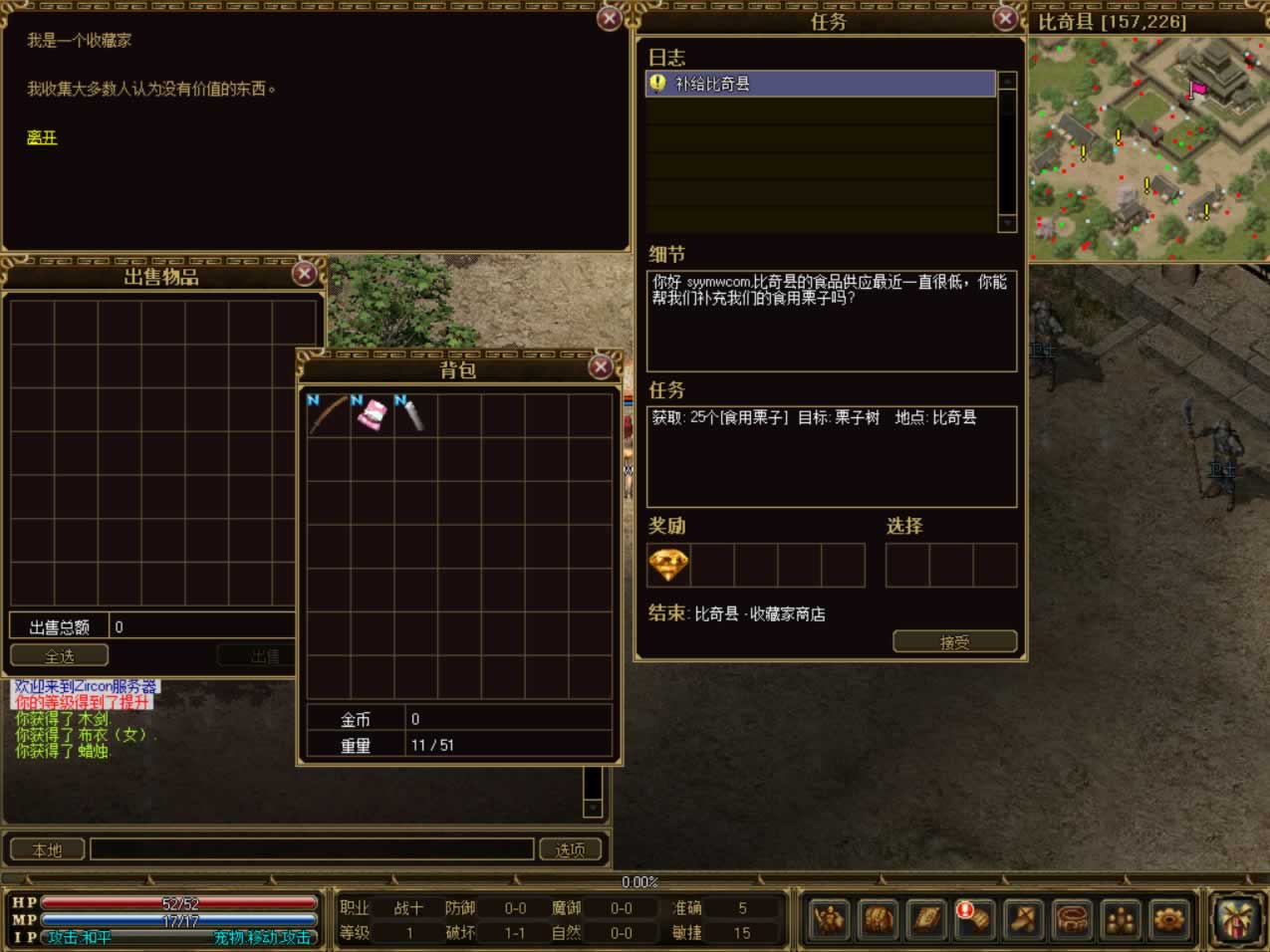Close the 背包 inventory window
The height and width of the screenshot is (952, 1270).
click(600, 367)
